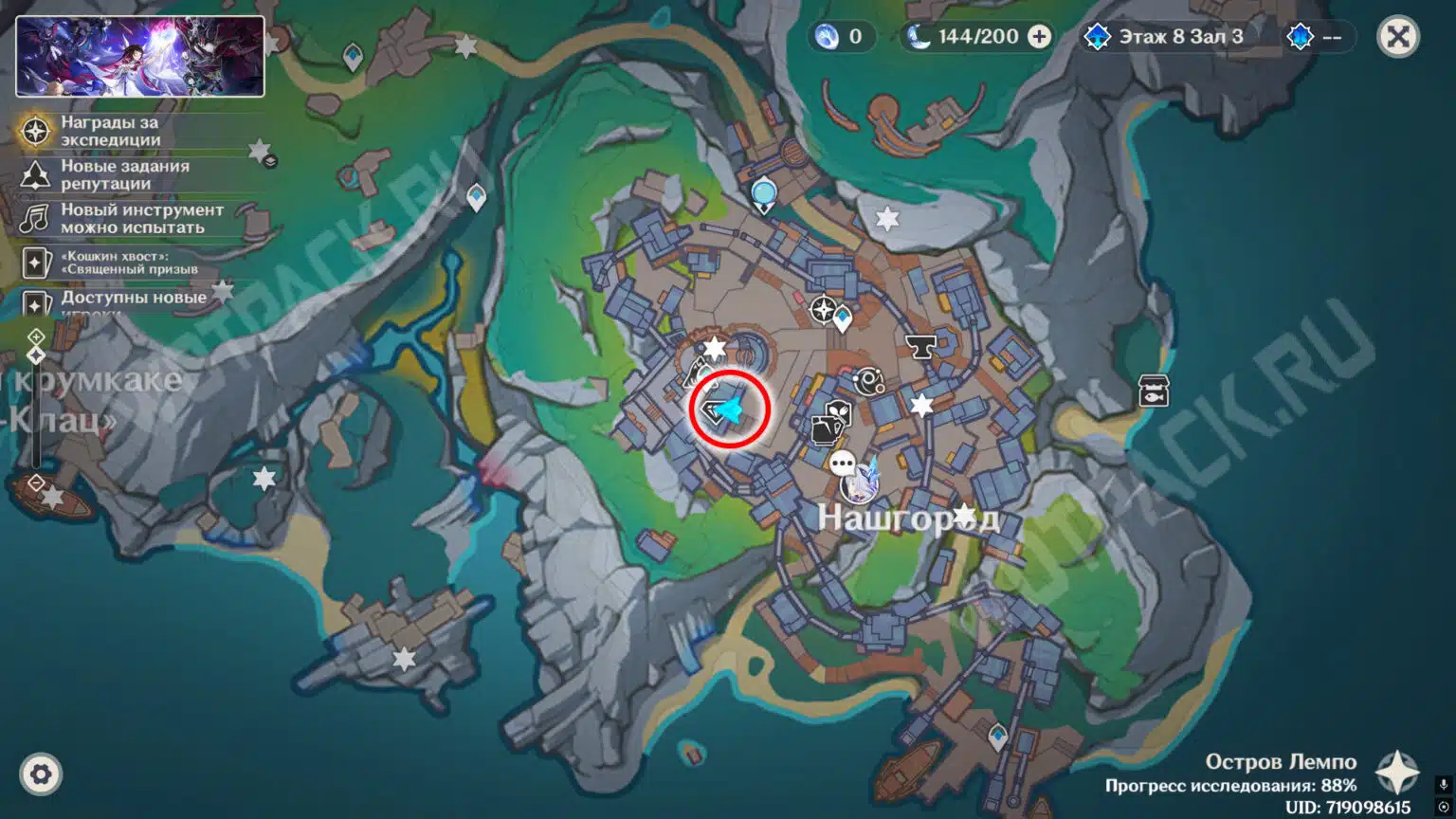Open the event banner thumbnail

coord(140,56)
